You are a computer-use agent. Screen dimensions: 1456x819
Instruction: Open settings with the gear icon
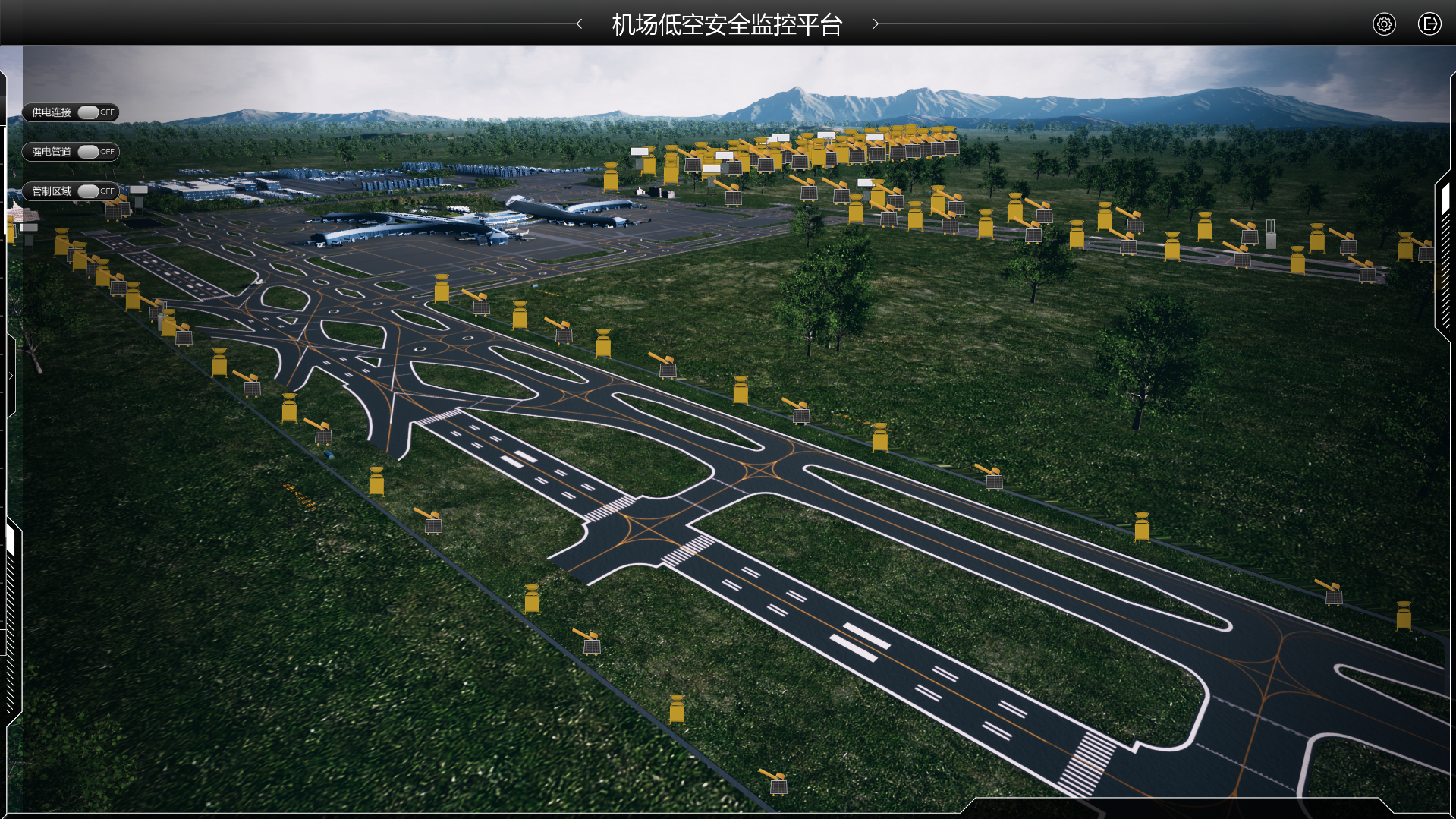click(1384, 24)
